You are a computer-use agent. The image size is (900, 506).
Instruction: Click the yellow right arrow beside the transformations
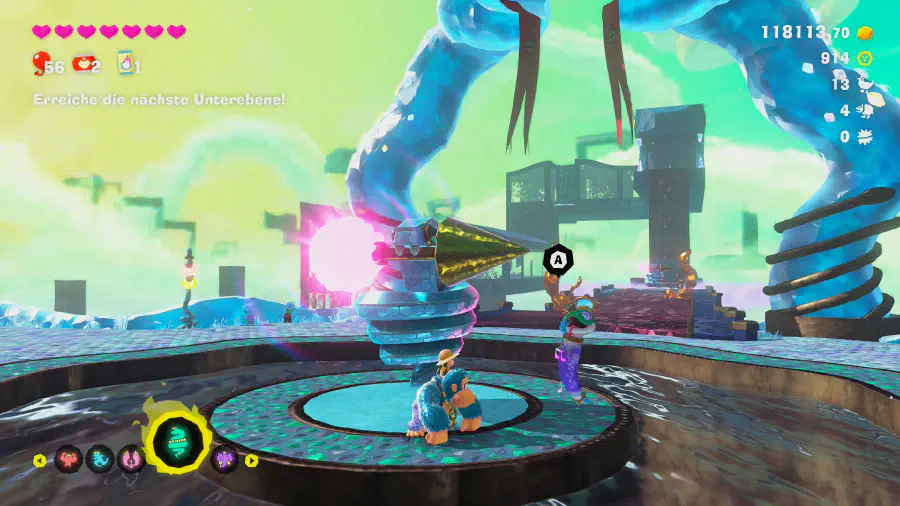pos(252,461)
